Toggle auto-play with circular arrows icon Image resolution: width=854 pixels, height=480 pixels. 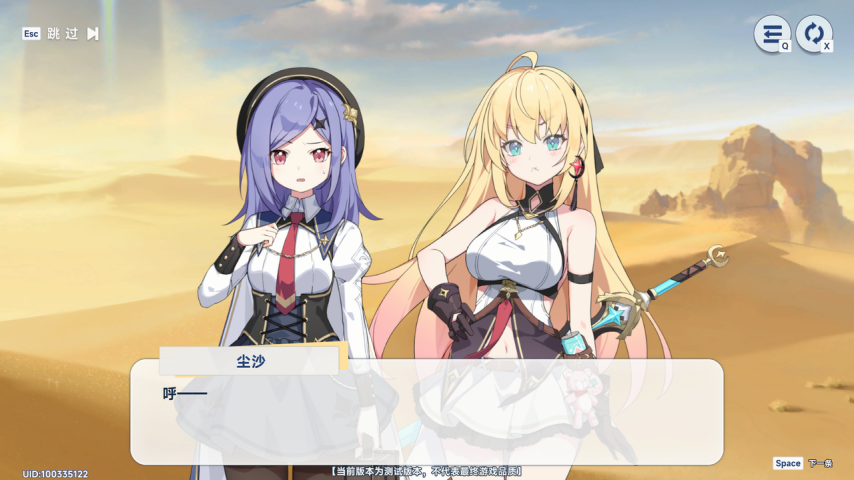(814, 34)
